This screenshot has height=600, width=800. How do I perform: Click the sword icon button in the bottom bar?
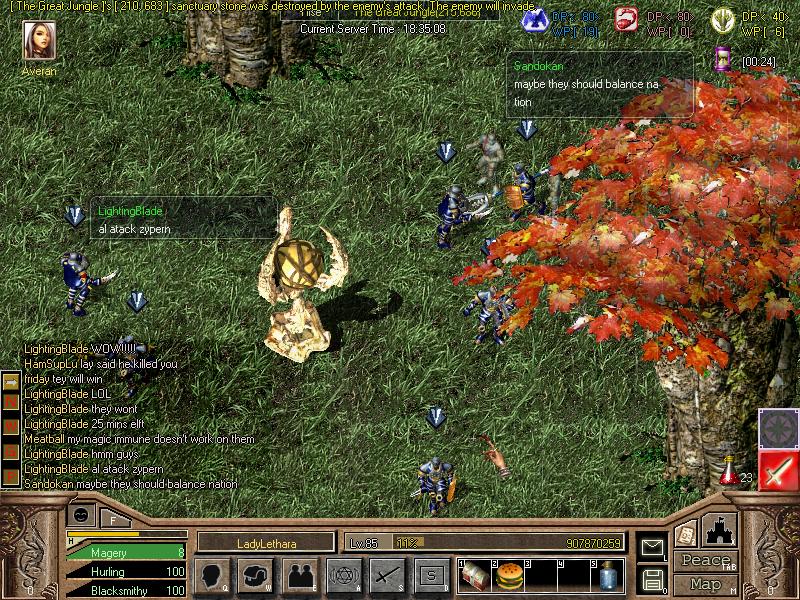click(387, 576)
